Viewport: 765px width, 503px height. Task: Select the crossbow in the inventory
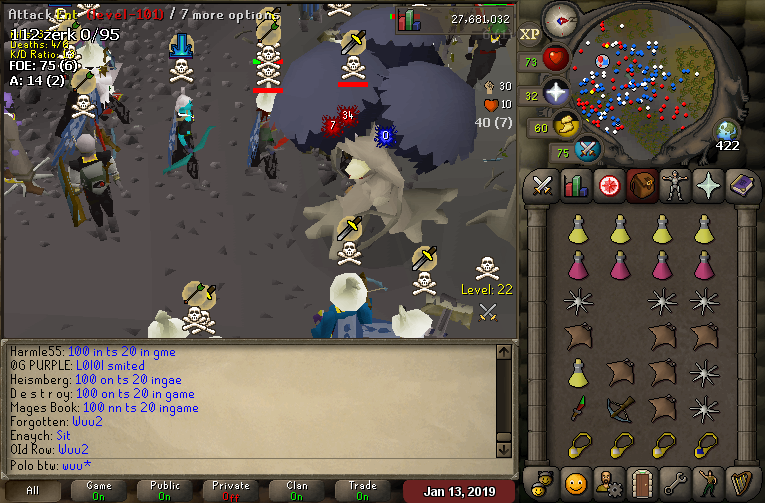620,407
